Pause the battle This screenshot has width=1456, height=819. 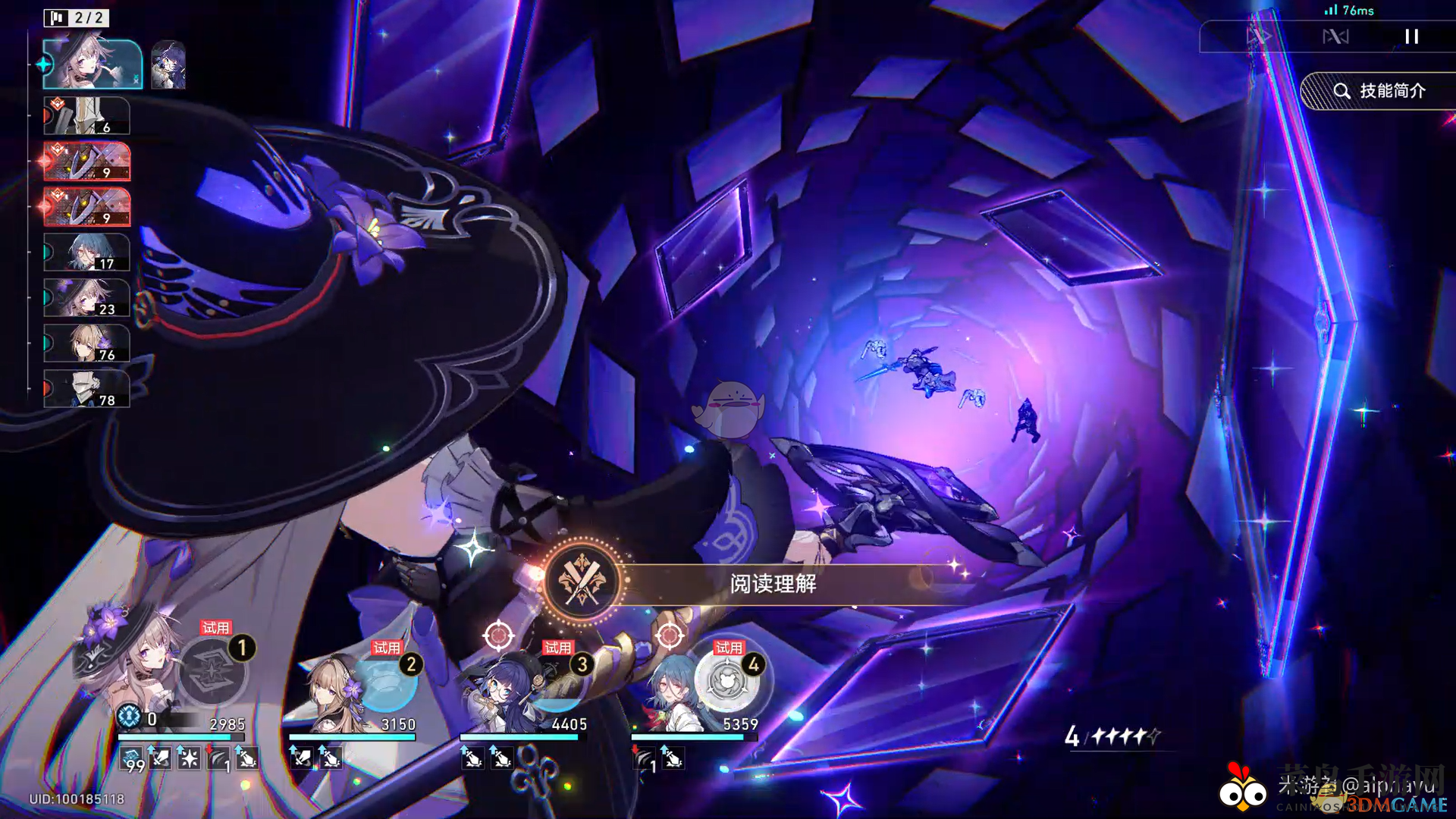1411,36
